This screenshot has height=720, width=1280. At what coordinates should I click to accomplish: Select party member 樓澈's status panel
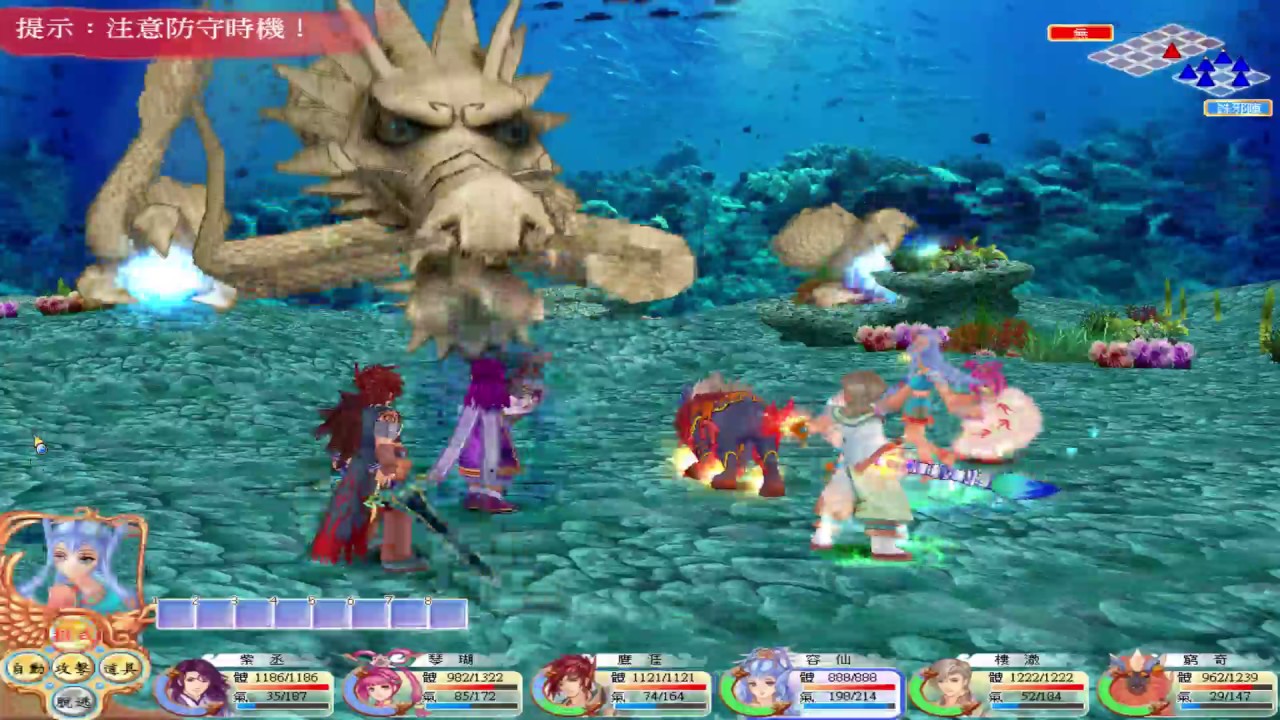[999, 686]
